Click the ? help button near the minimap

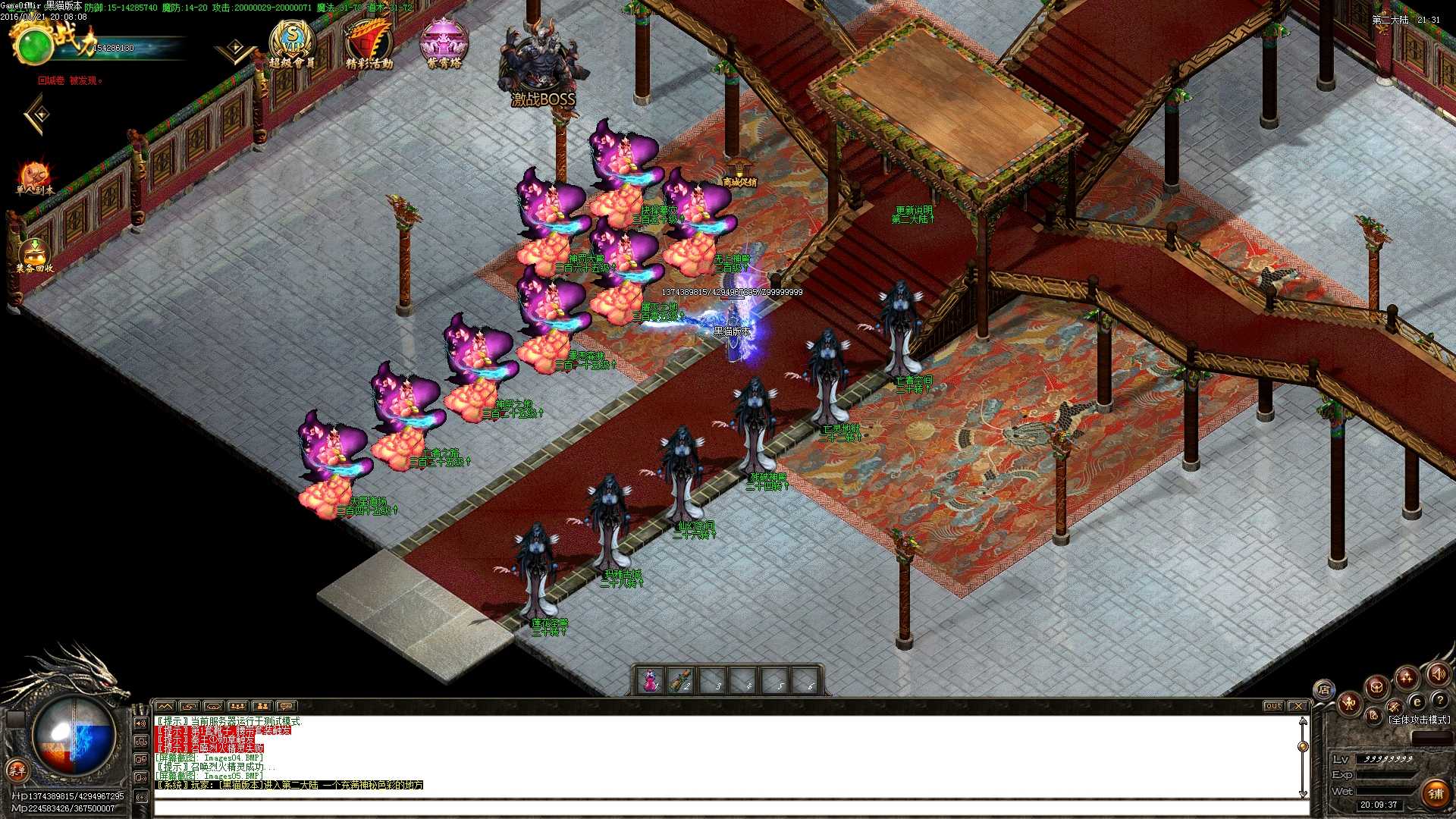coord(1441,700)
